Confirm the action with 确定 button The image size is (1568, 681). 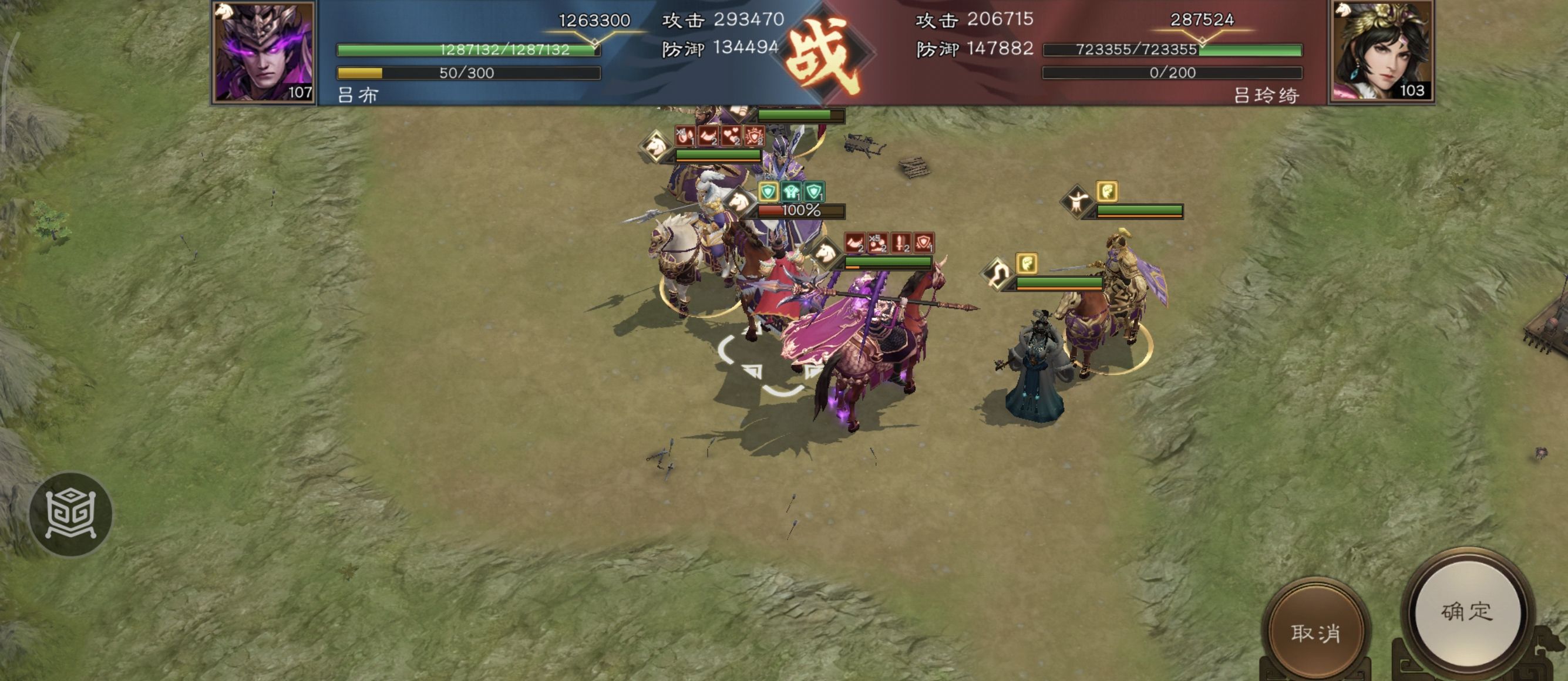1467,612
